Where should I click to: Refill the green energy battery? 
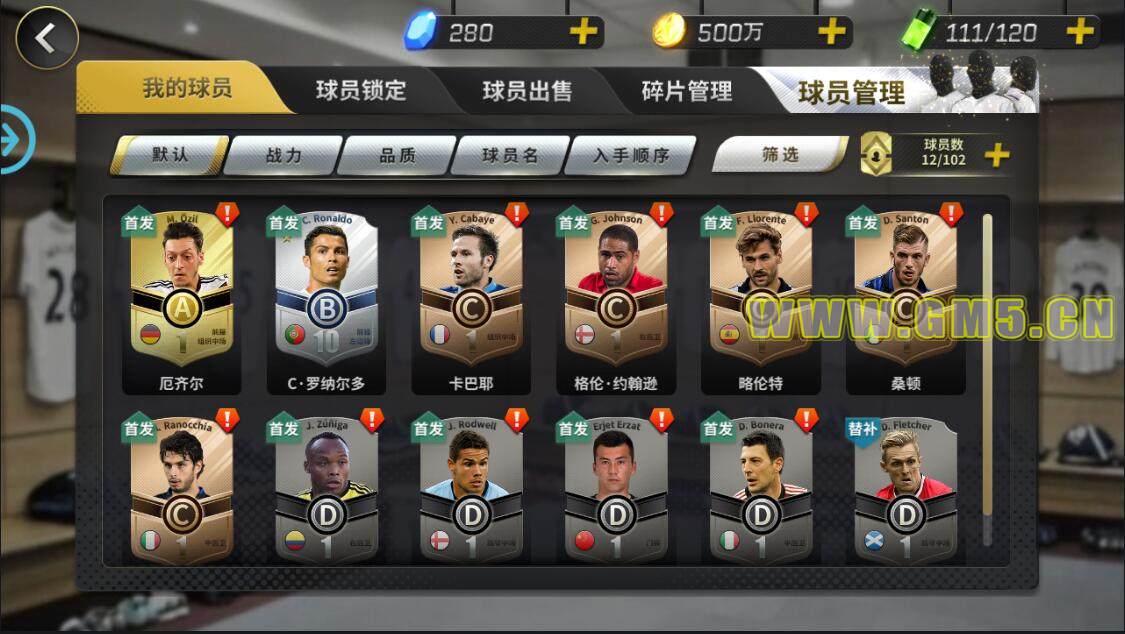click(1080, 32)
